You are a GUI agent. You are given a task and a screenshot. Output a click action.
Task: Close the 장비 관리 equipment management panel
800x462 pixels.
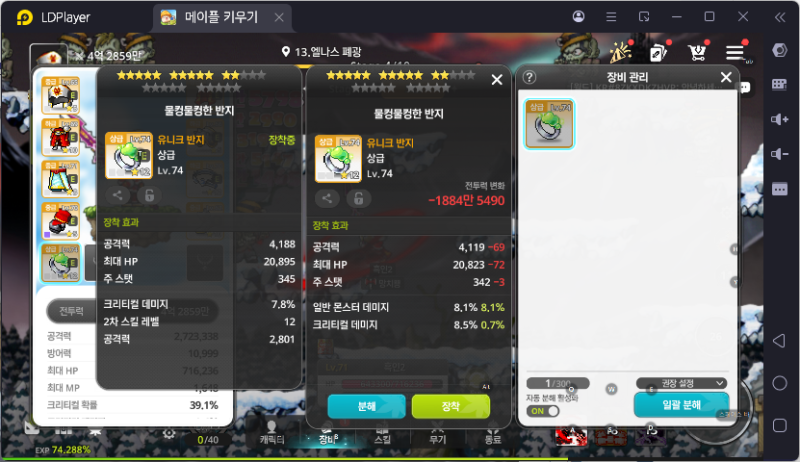pyautogui.click(x=727, y=77)
